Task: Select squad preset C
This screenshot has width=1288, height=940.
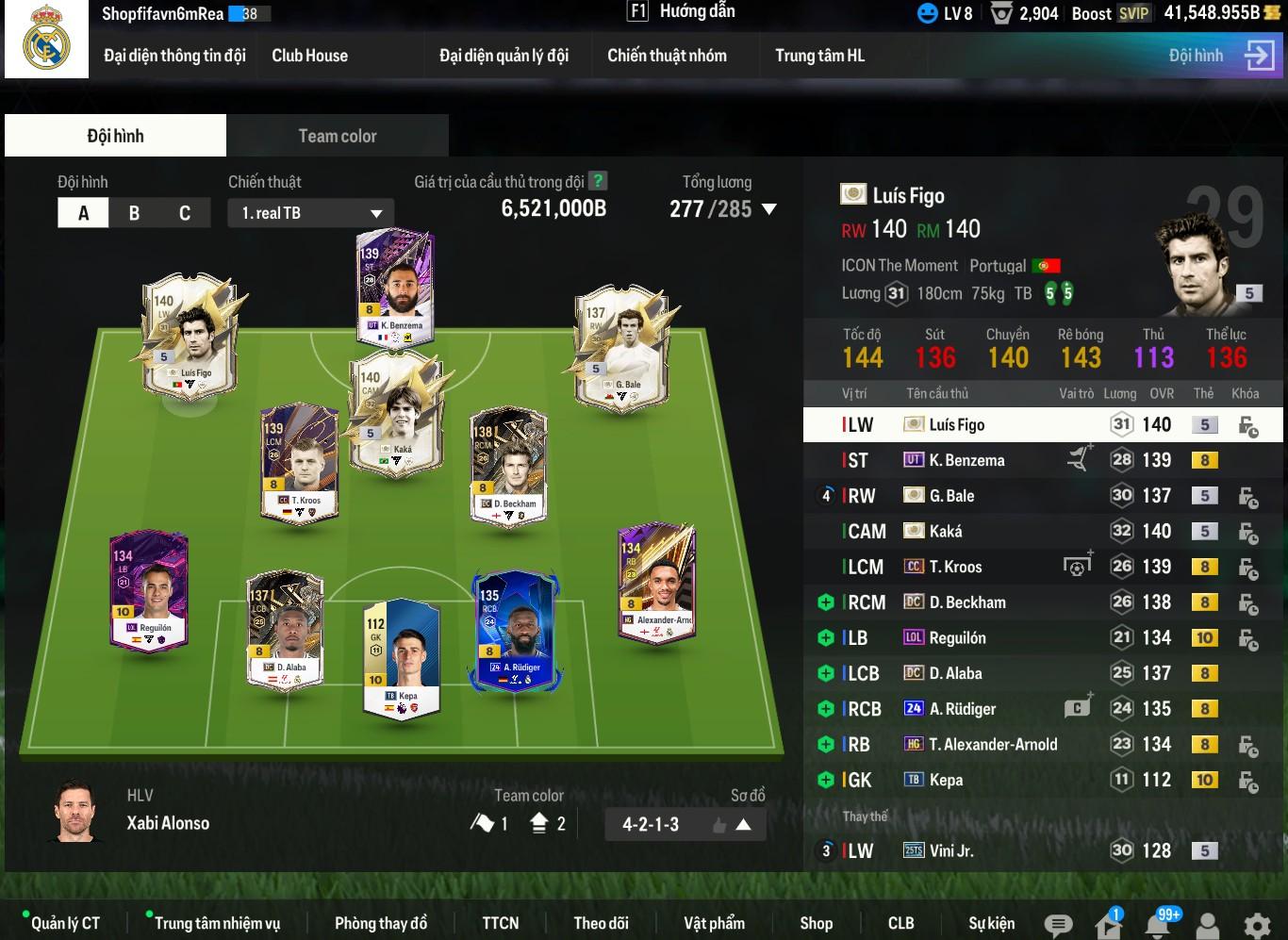Action: pos(185,213)
